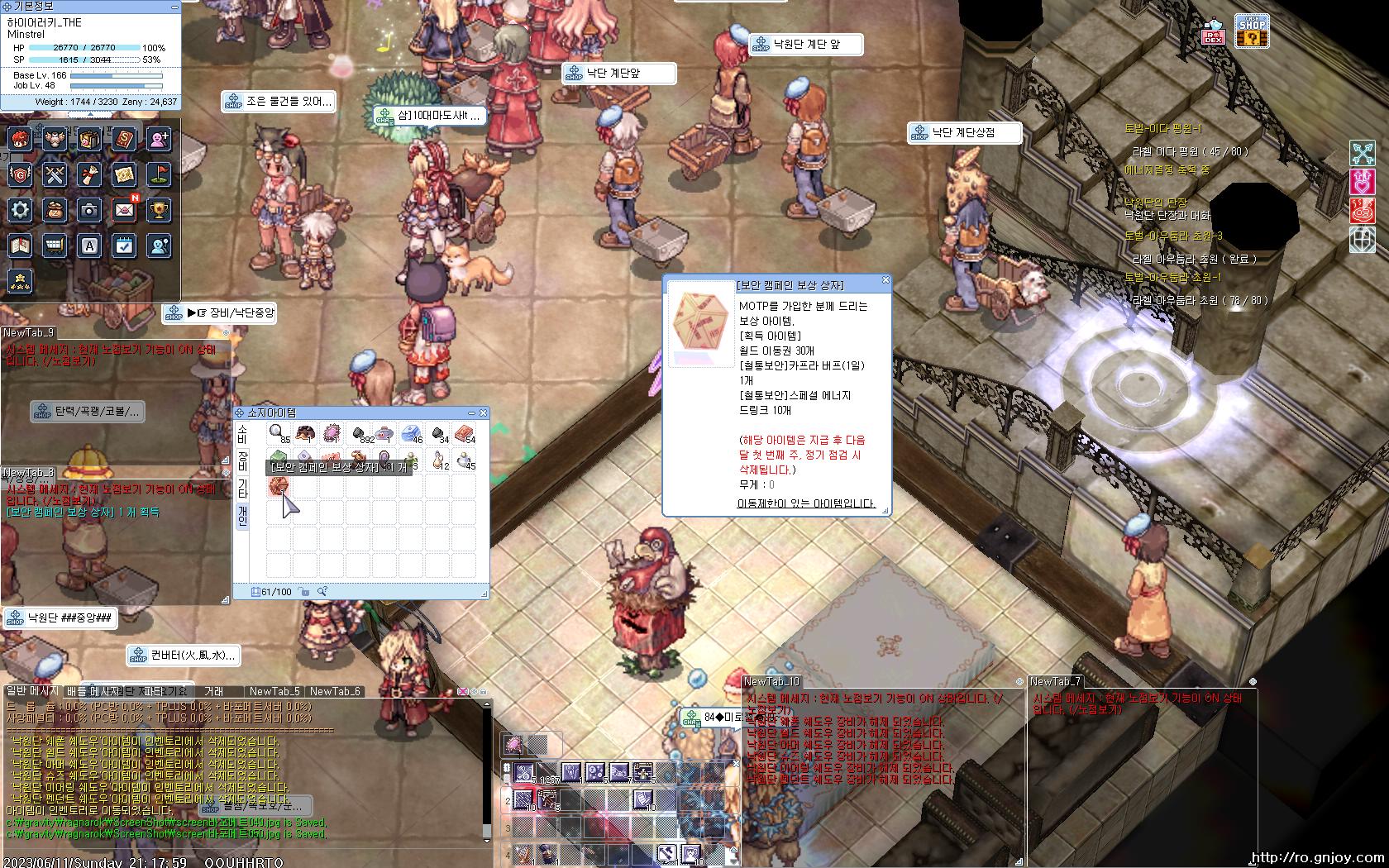Close the 소지아이템 inventory window
1389x868 pixels.
tap(484, 413)
